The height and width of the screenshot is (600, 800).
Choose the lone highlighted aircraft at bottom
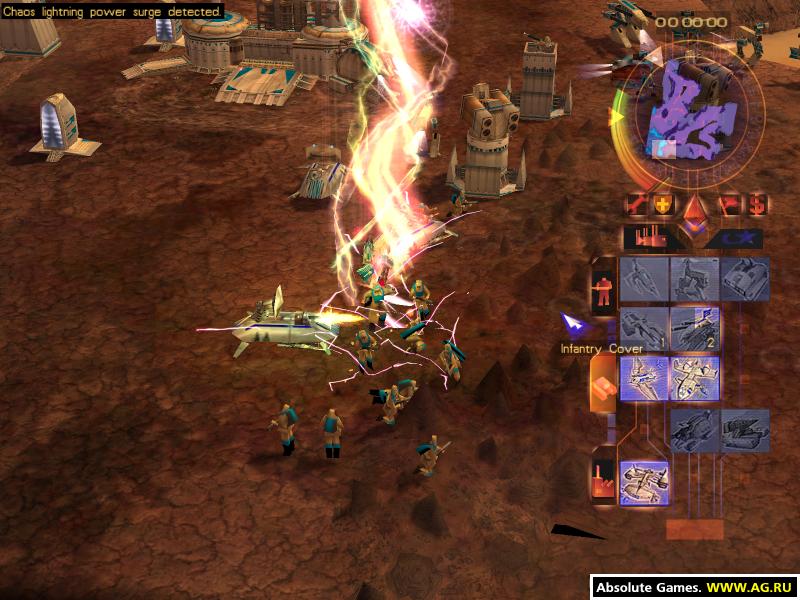(x=644, y=482)
